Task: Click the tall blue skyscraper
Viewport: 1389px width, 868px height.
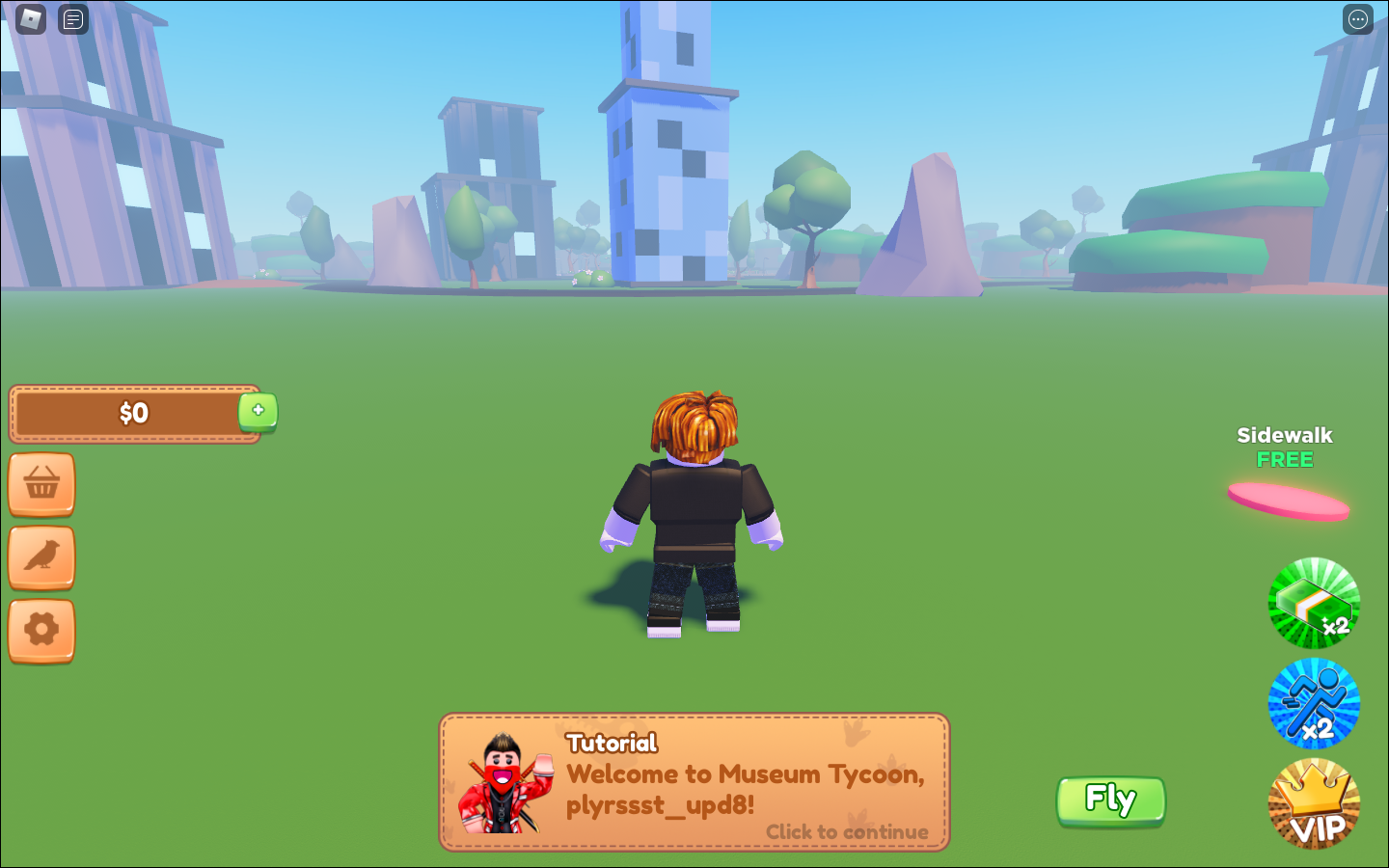Action: pos(664,145)
